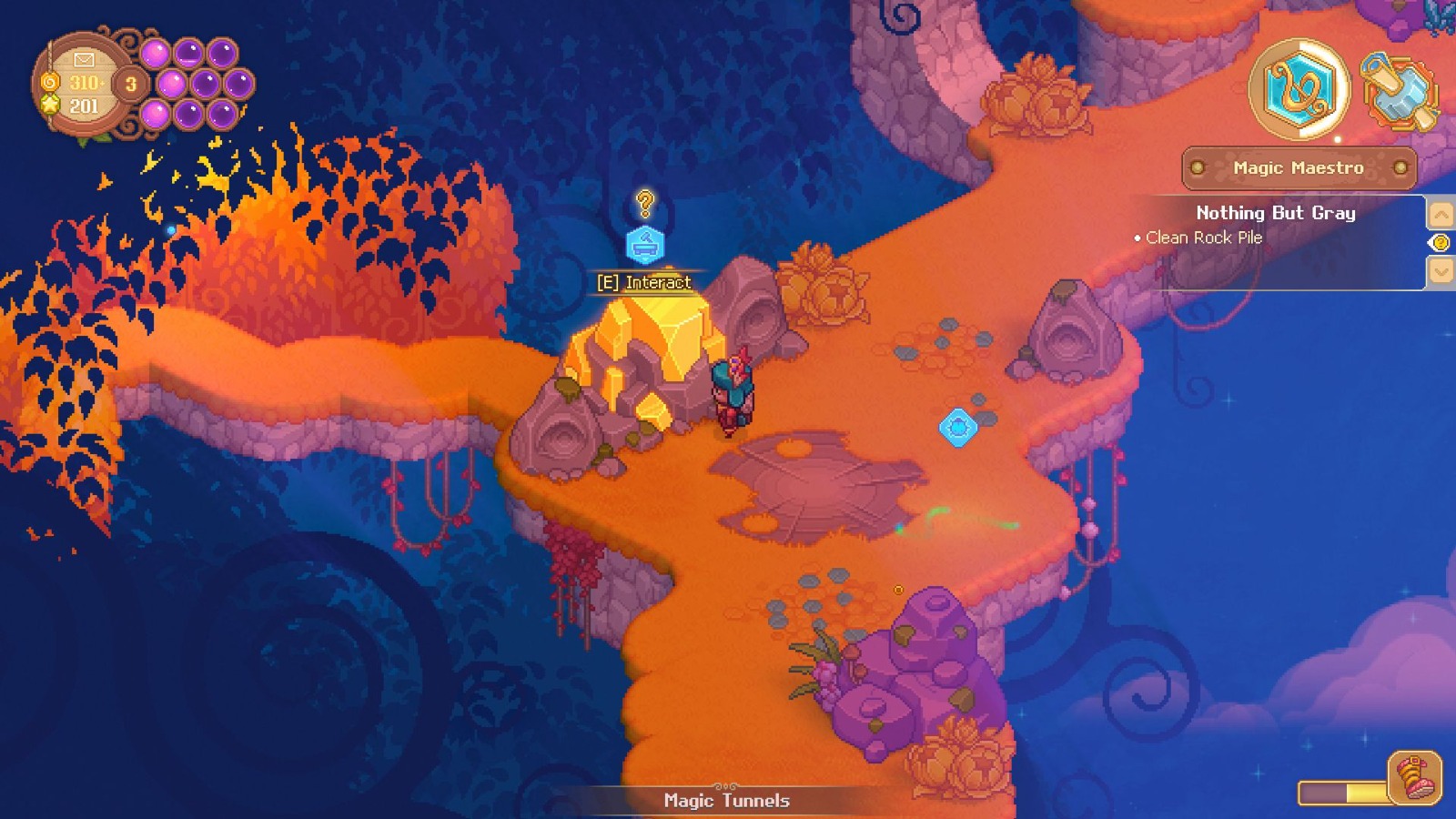The image size is (1456, 819).
Task: Expand quests with the up chevron
Action: click(x=1441, y=215)
